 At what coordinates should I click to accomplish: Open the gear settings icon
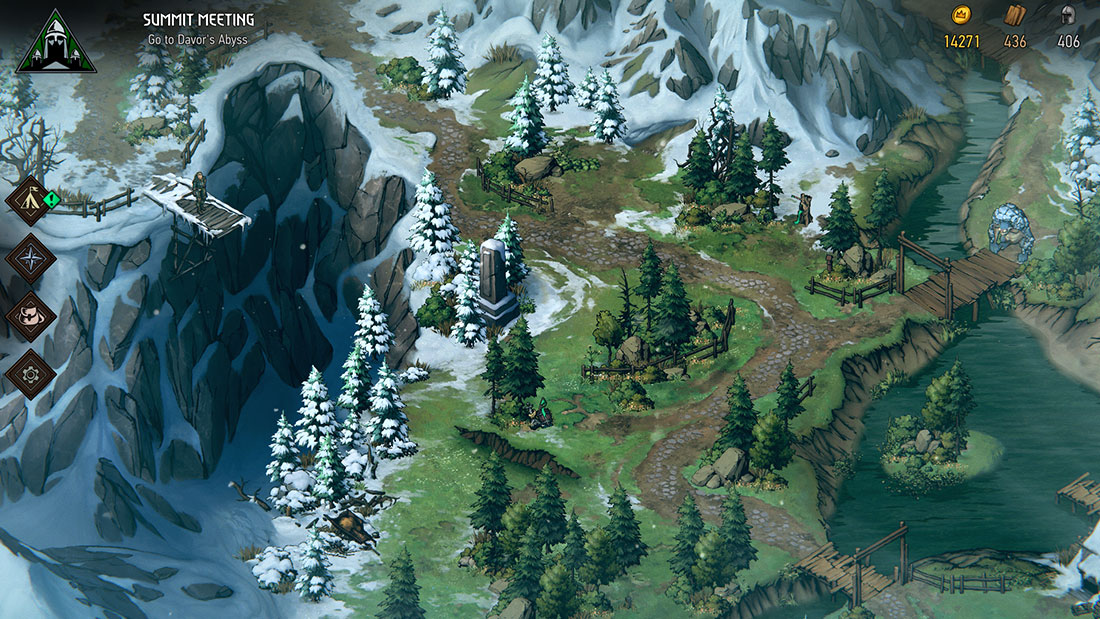tap(29, 374)
